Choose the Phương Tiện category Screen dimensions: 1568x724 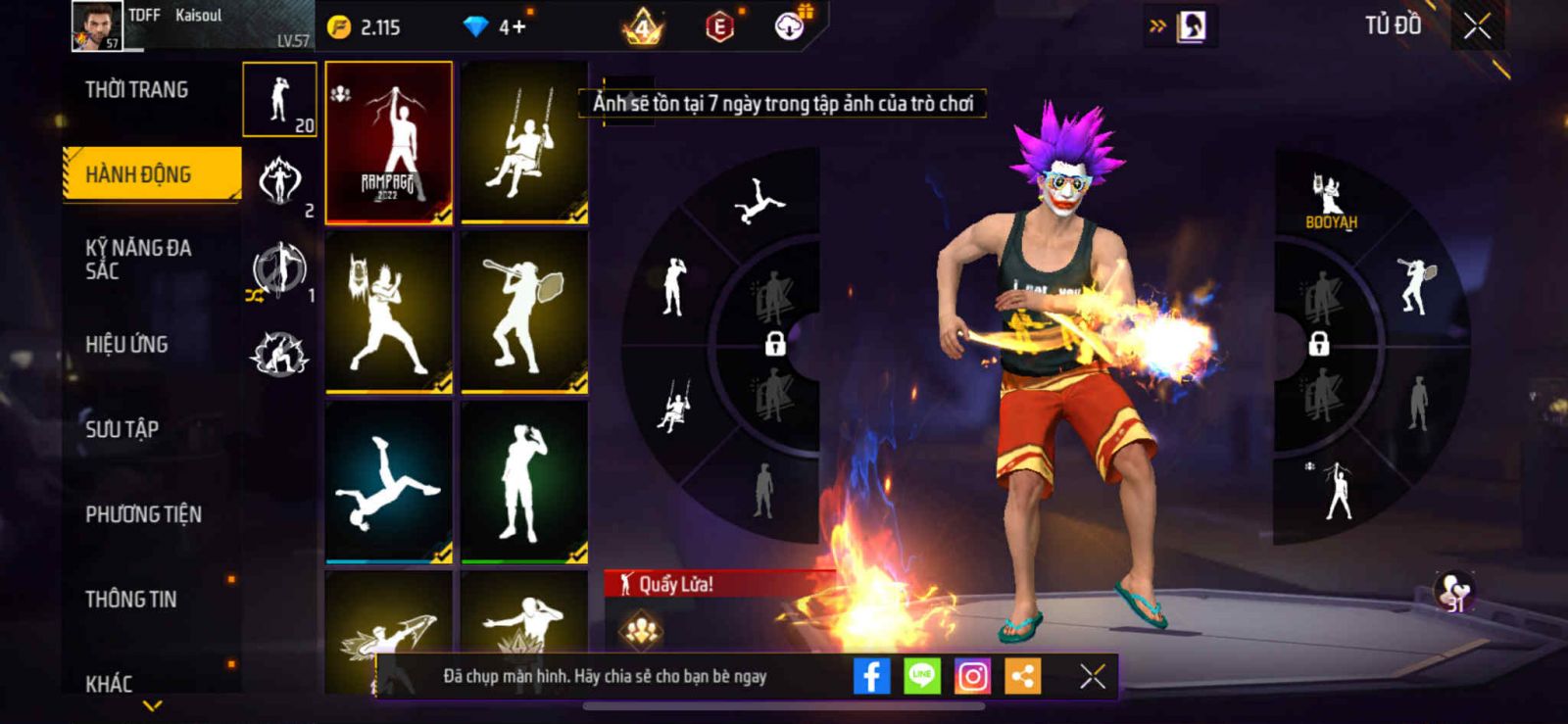point(143,514)
